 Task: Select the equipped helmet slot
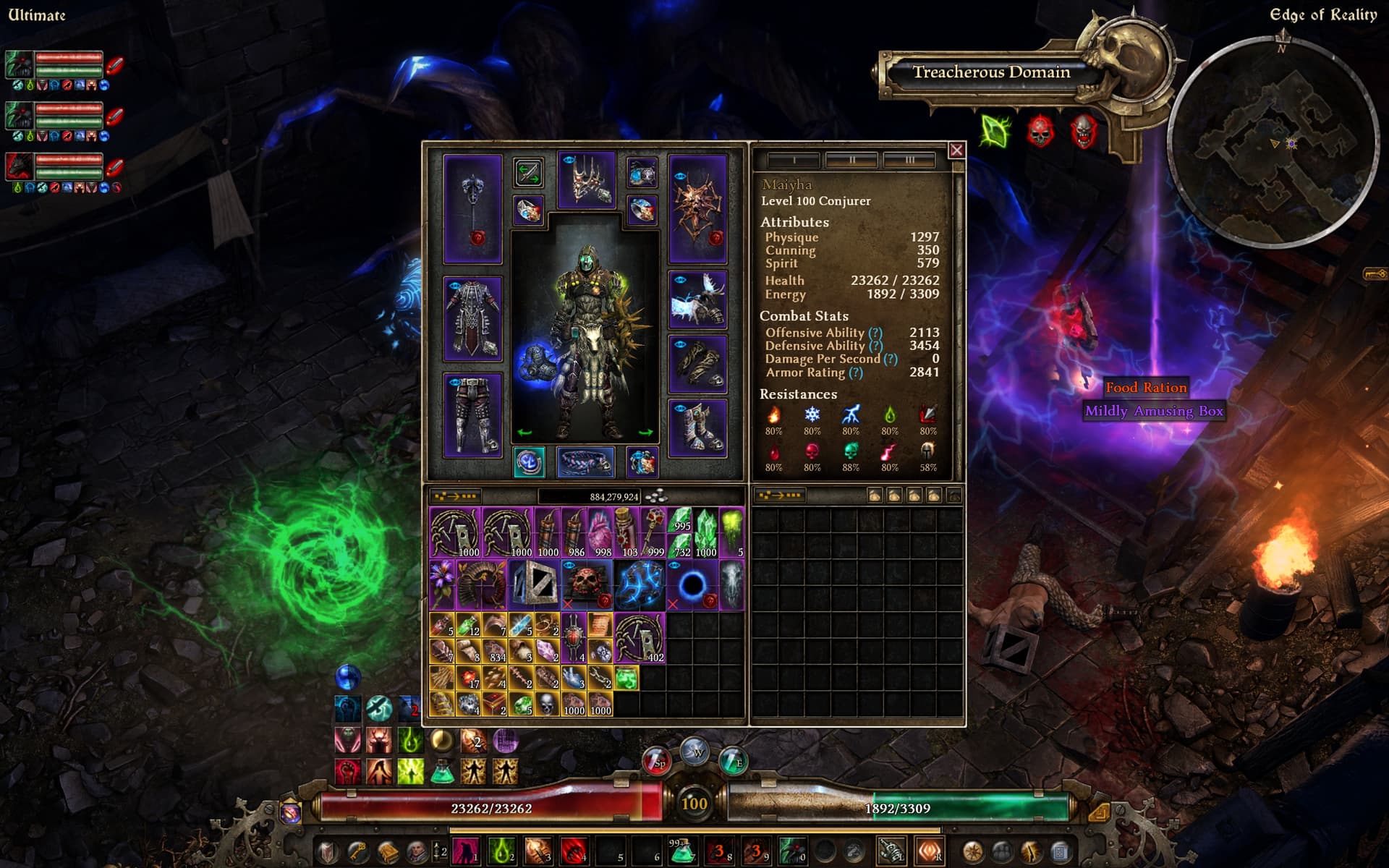[587, 180]
